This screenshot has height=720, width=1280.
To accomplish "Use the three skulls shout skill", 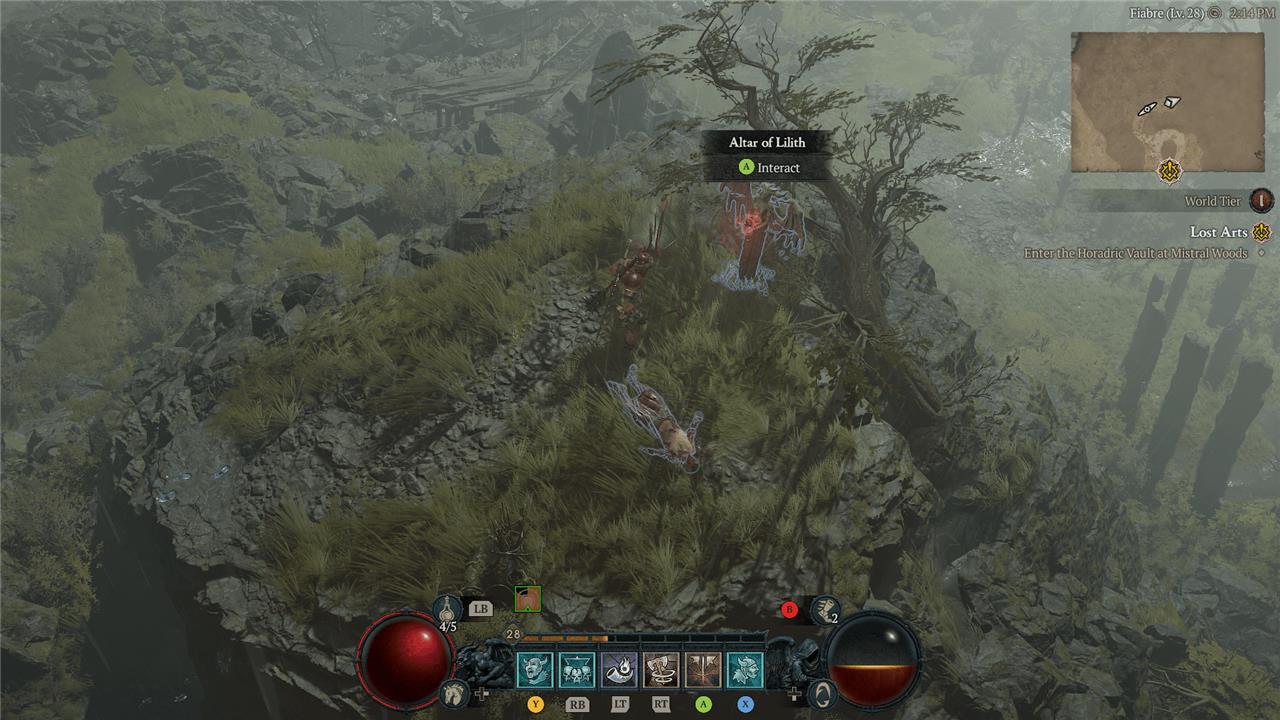I will [577, 669].
